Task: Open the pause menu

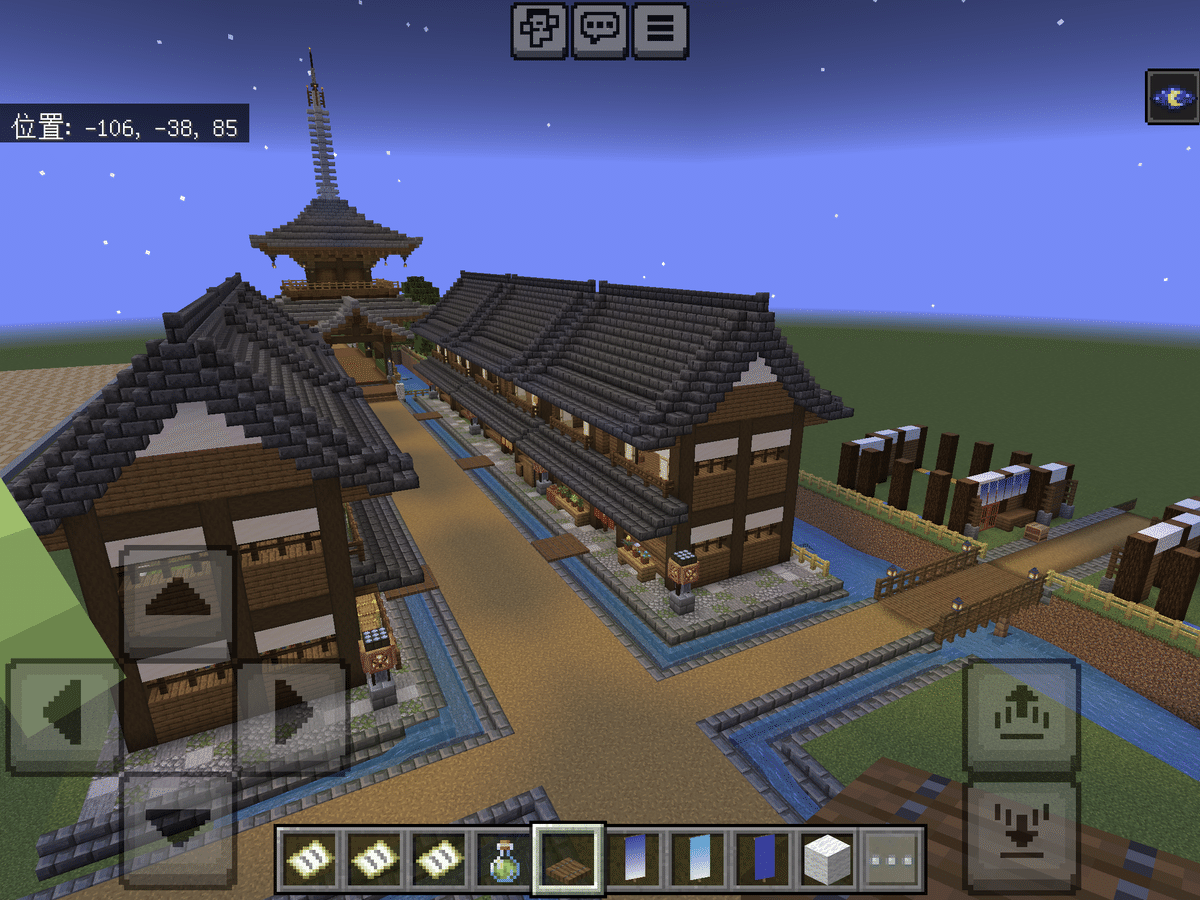Action: [x=659, y=30]
